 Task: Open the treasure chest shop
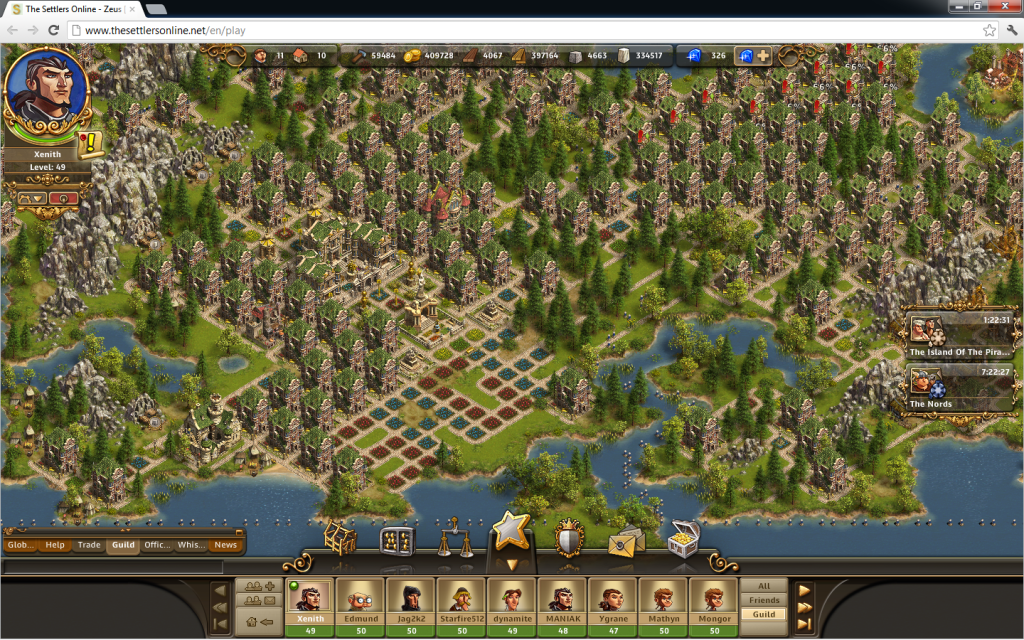click(684, 537)
